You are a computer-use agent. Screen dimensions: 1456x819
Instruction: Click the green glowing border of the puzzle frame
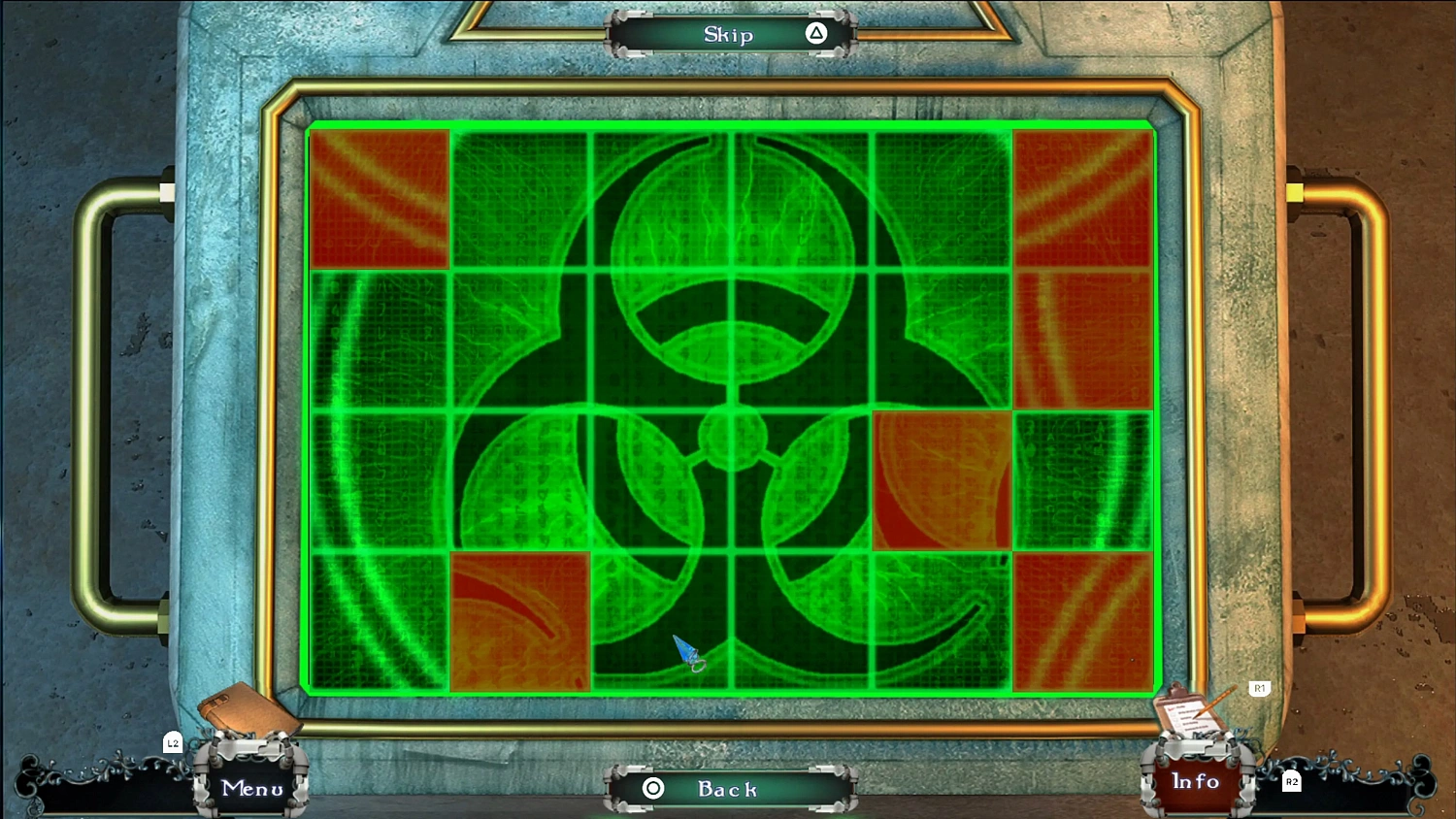point(730,127)
